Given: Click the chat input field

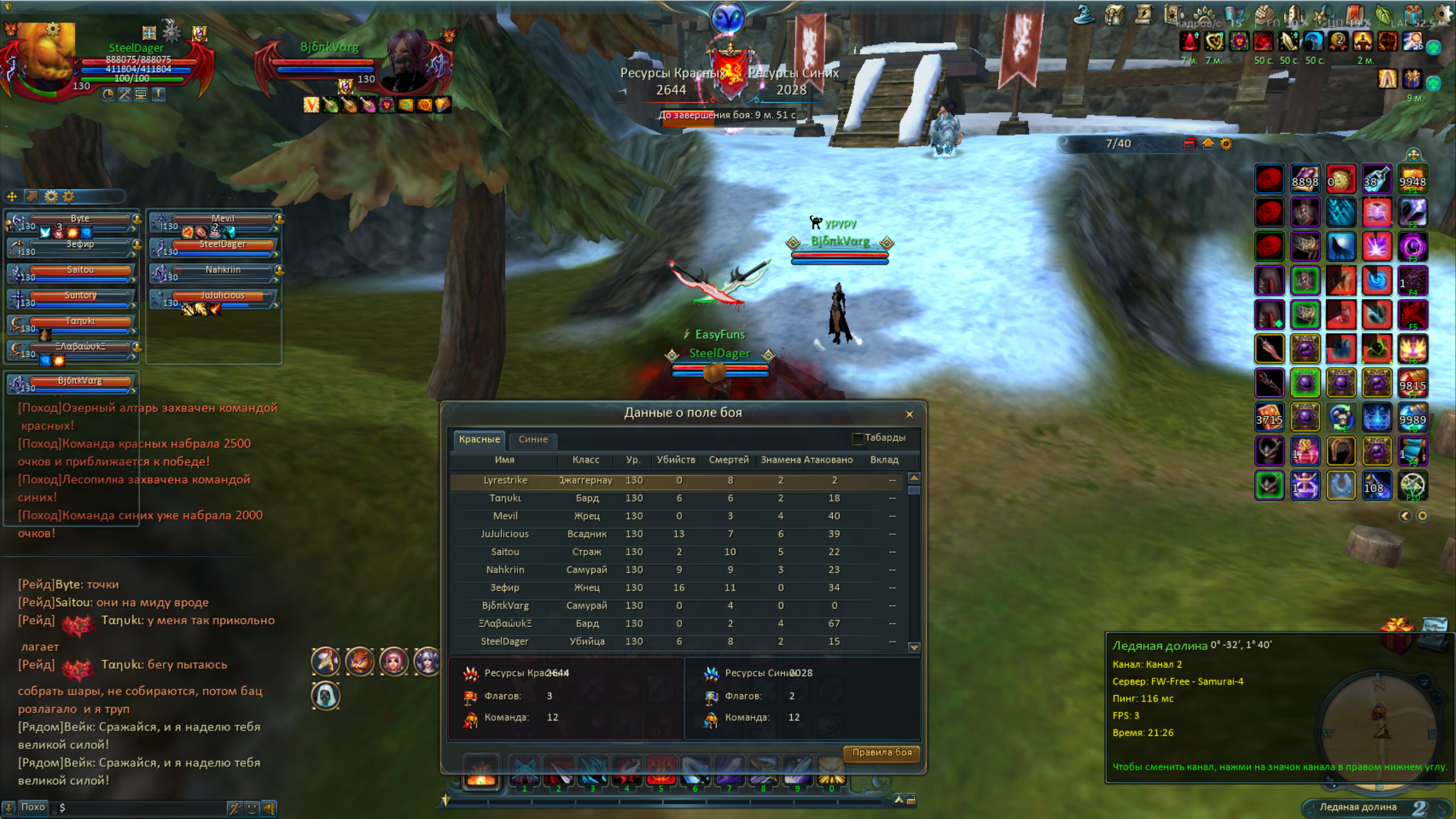Looking at the screenshot, I should (142, 808).
